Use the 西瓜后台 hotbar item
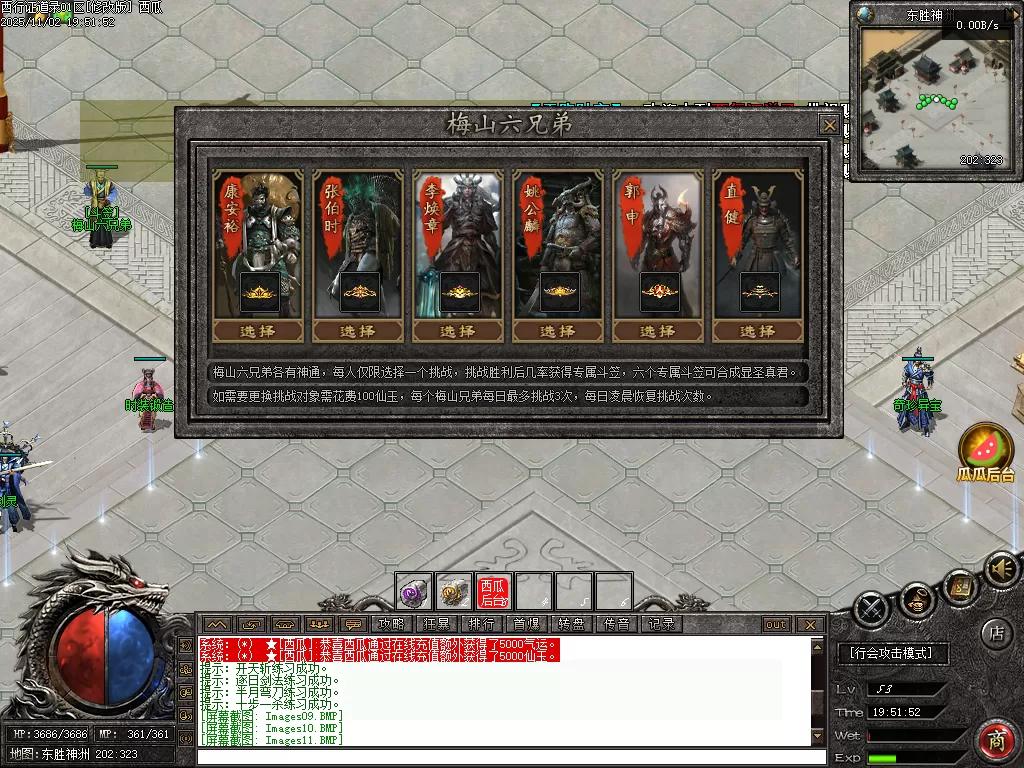Screen dimensions: 1024x768 (x=493, y=592)
